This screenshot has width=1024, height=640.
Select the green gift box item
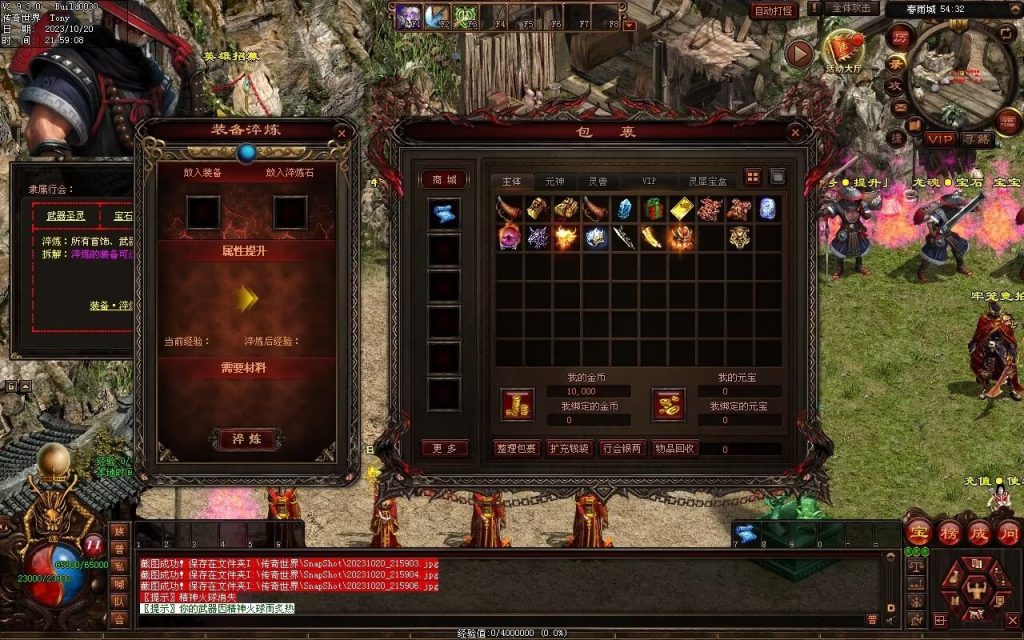click(654, 208)
